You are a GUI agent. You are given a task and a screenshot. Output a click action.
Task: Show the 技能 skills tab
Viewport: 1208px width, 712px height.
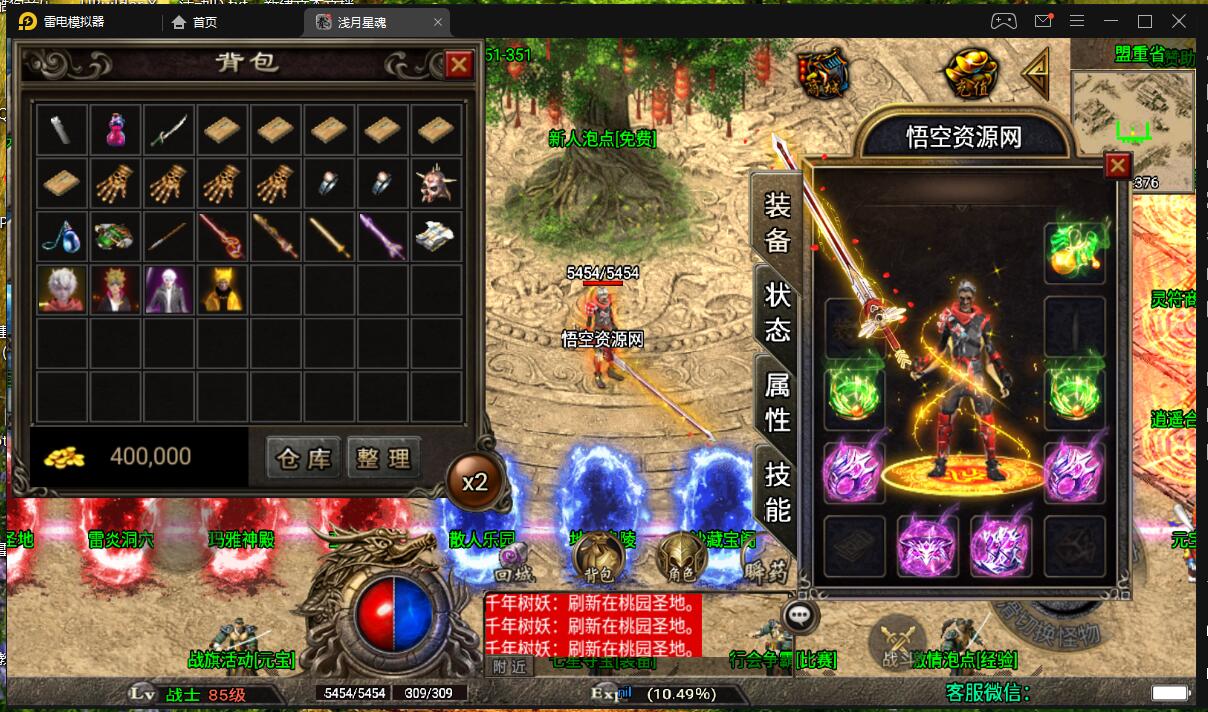777,490
